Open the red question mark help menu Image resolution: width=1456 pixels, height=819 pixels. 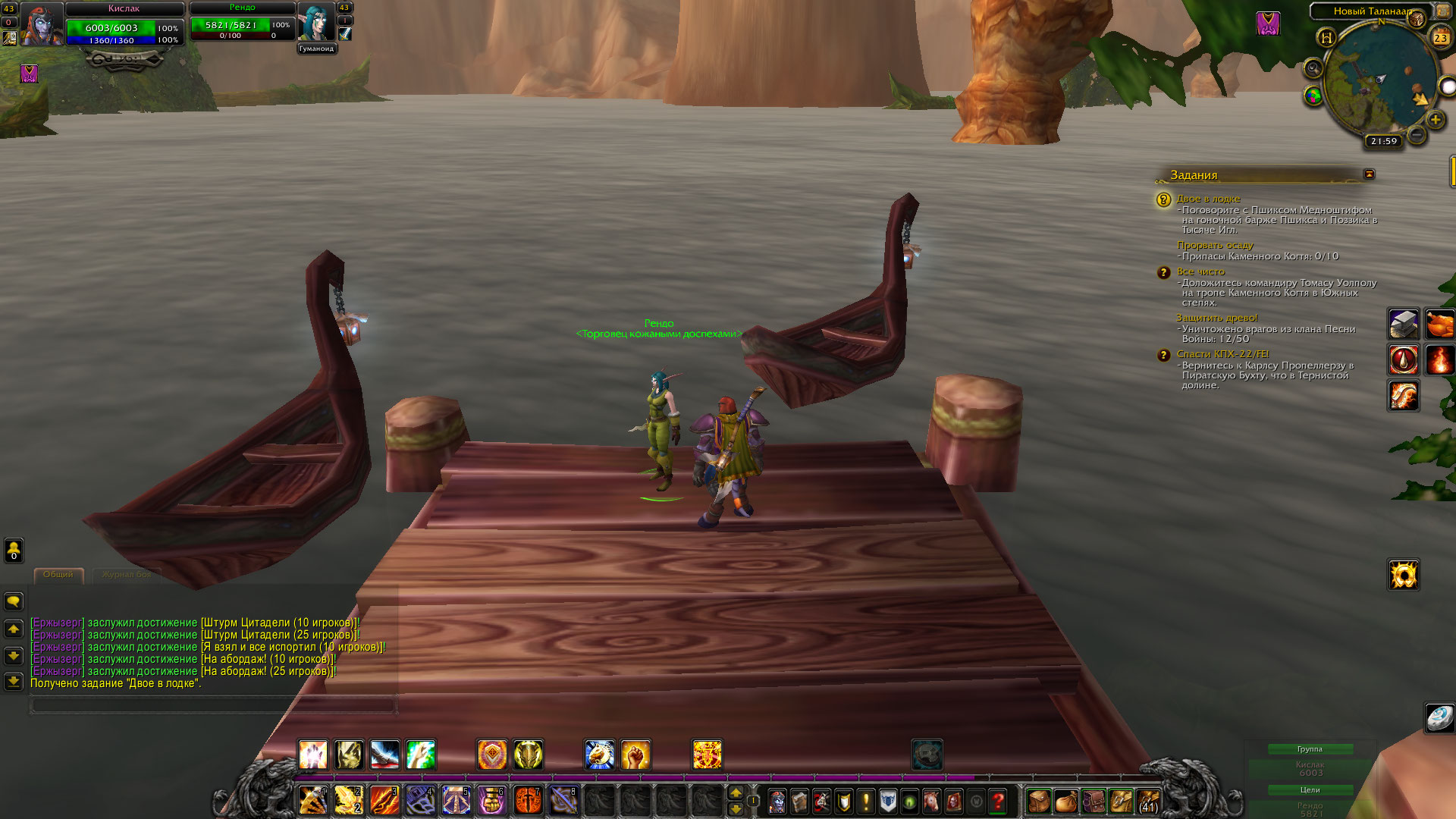[998, 800]
